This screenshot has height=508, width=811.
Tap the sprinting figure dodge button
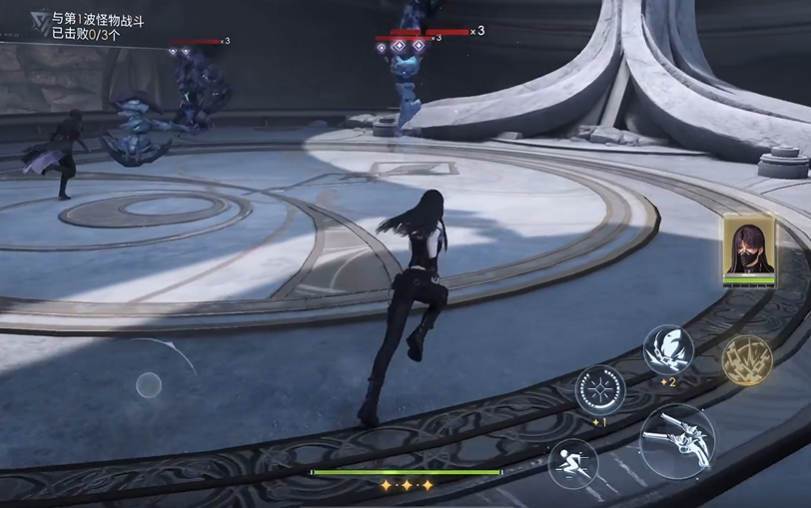click(573, 463)
